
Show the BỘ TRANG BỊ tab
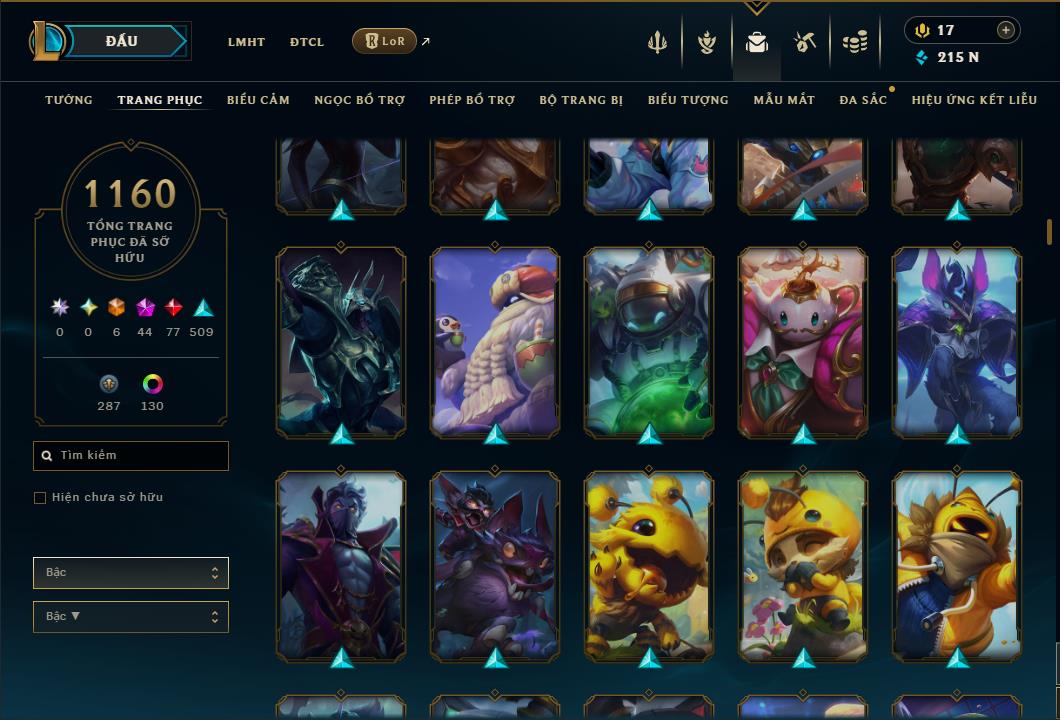pyautogui.click(x=581, y=100)
